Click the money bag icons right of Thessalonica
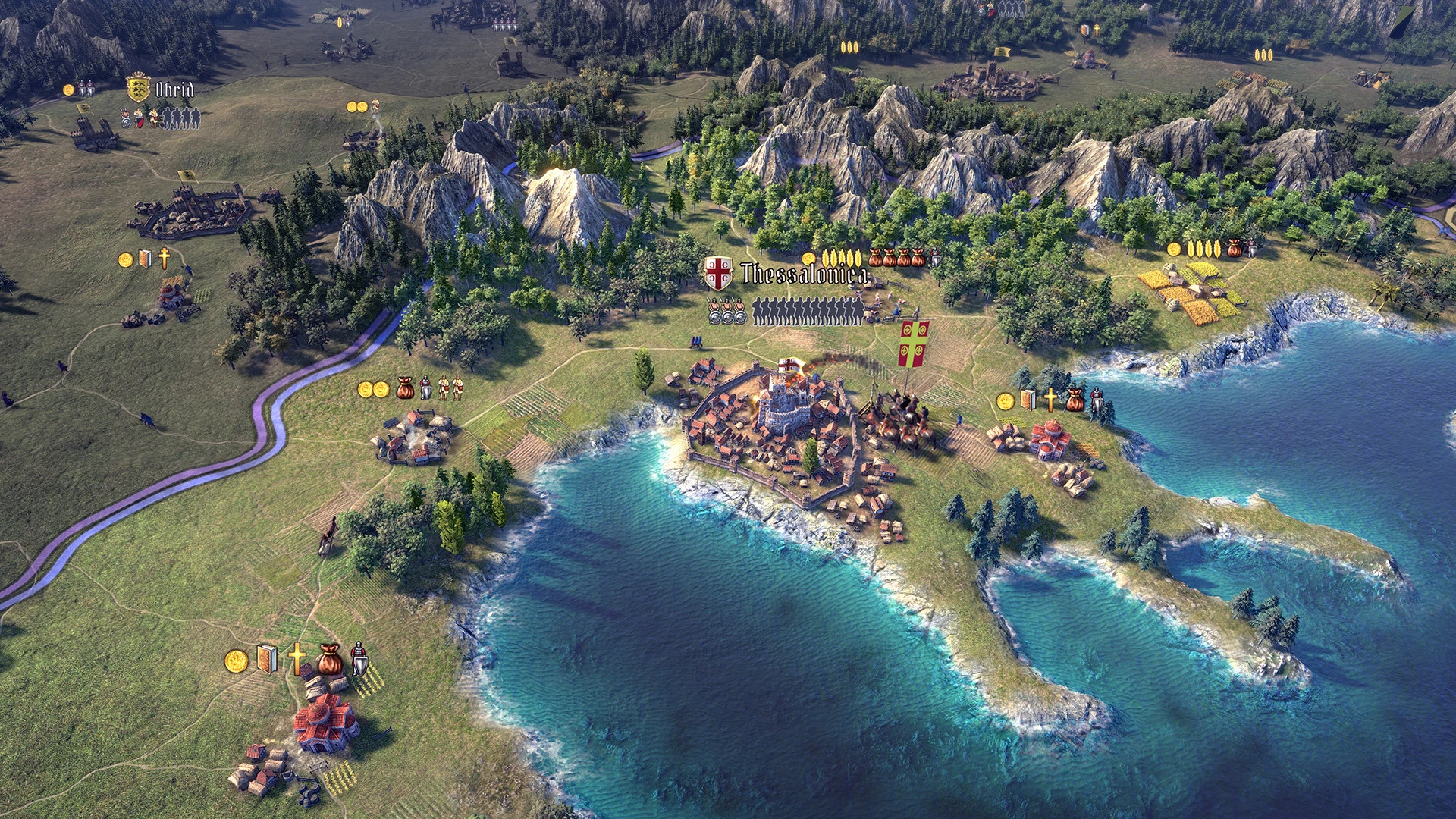This screenshot has height=819, width=1456. pos(896,258)
